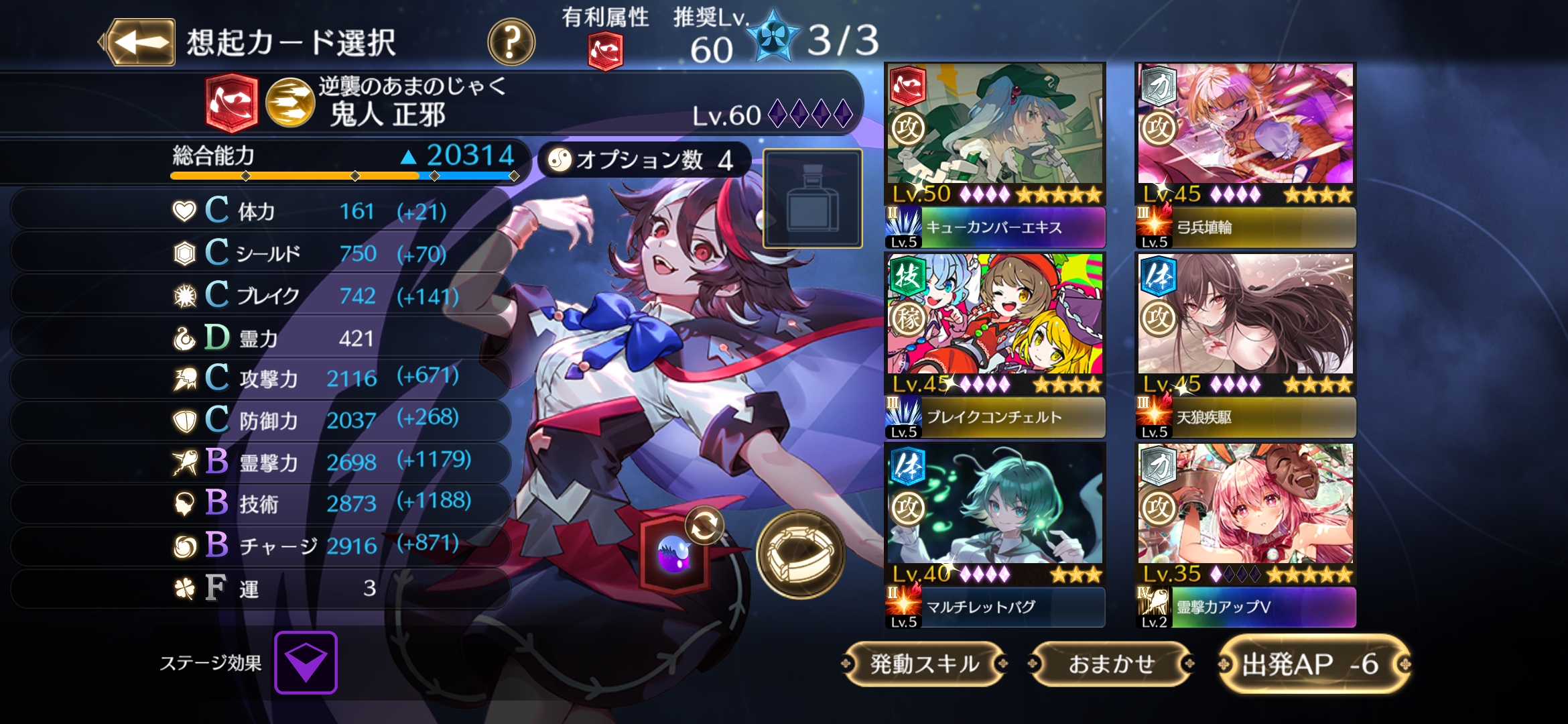Open the purple stage effect icon
This screenshot has height=724, width=1568.
[306, 662]
